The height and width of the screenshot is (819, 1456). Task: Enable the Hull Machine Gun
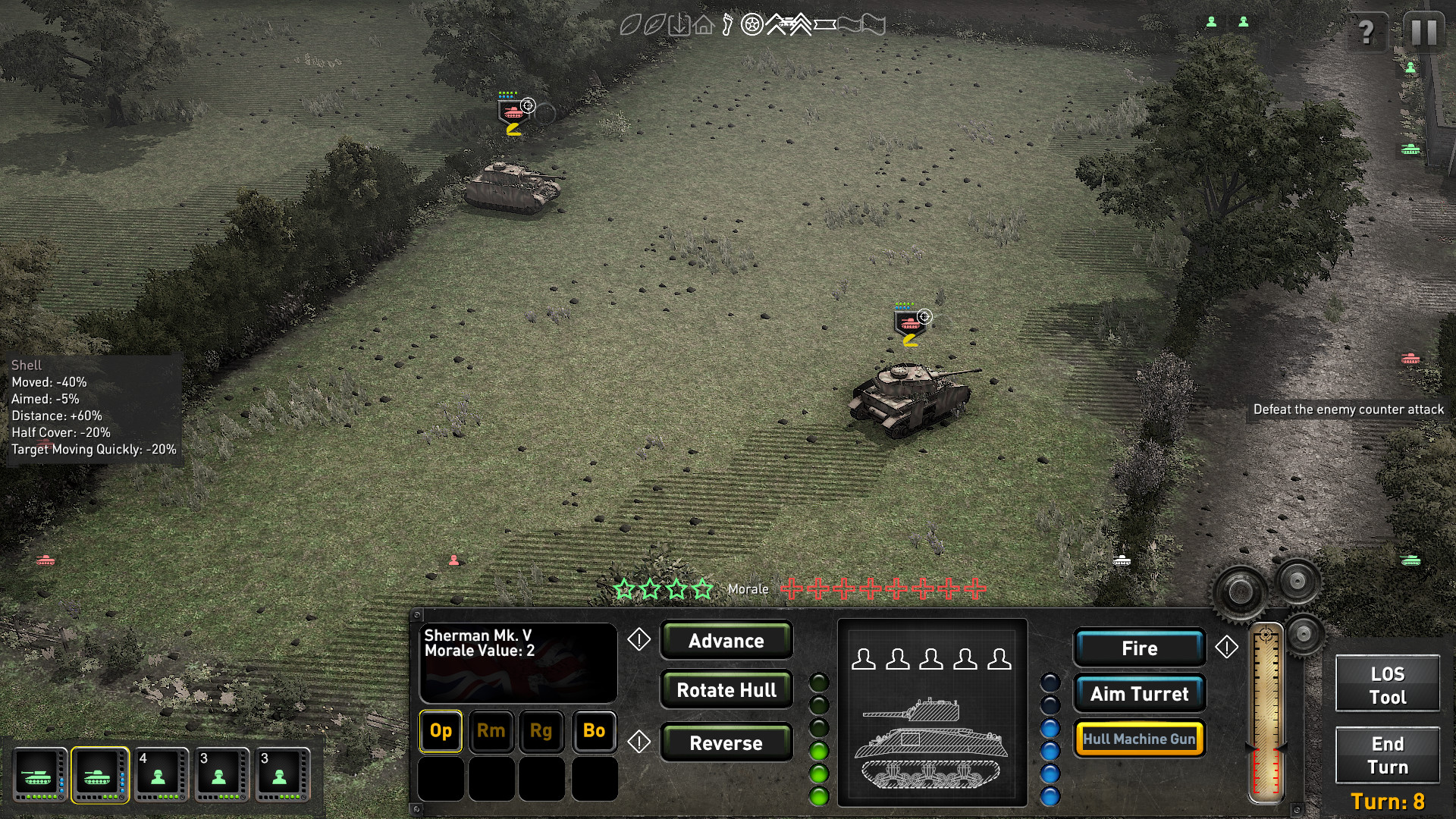point(1139,737)
